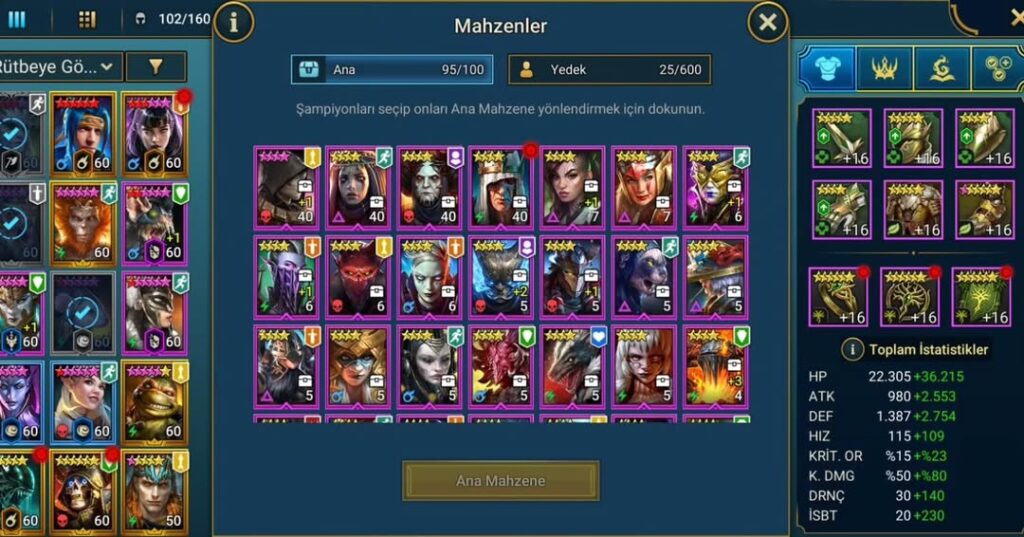The image size is (1024, 537).
Task: Switch to the Yedek vault tab
Action: pos(610,70)
